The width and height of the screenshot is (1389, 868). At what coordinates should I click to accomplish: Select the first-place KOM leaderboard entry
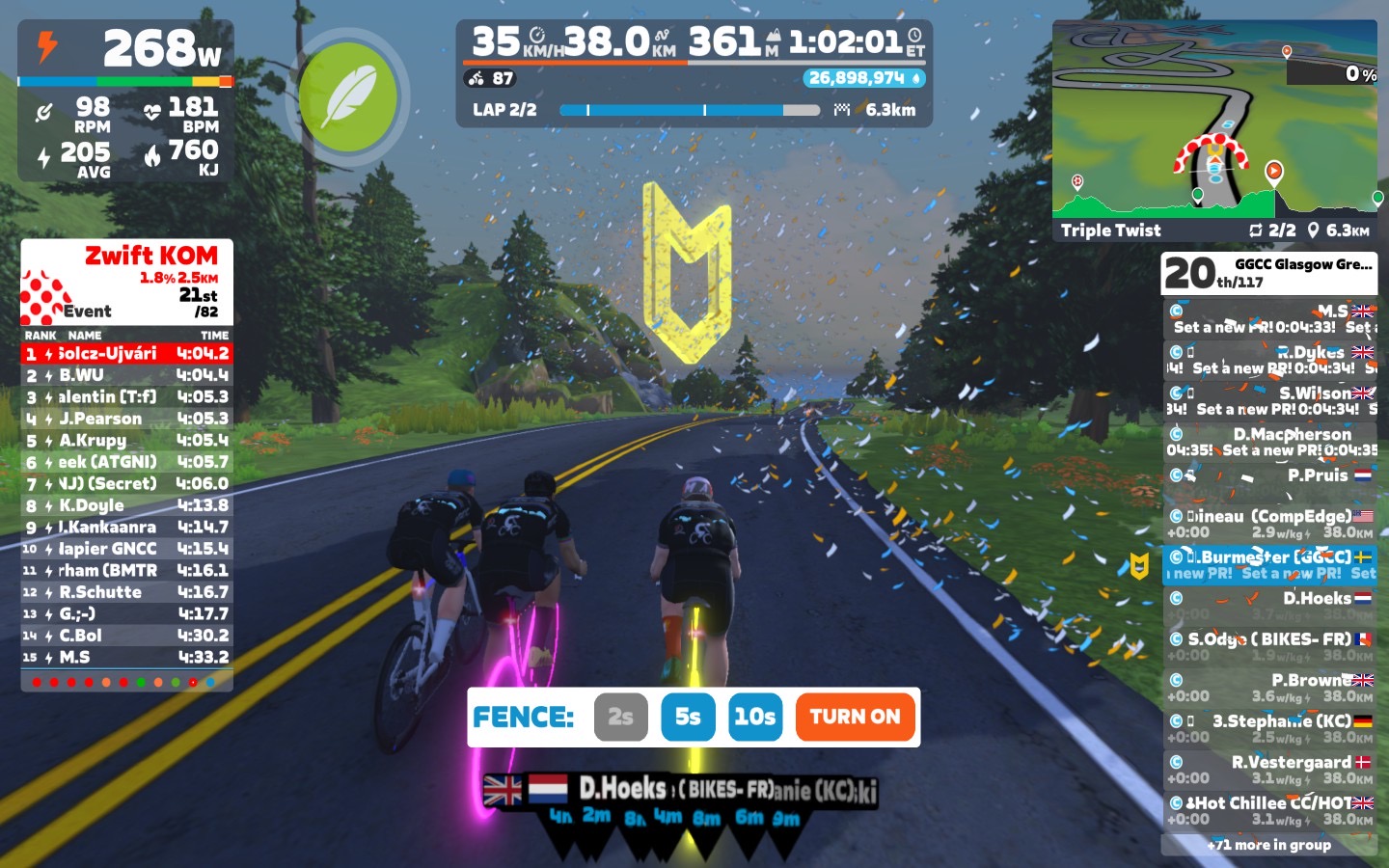pyautogui.click(x=126, y=354)
